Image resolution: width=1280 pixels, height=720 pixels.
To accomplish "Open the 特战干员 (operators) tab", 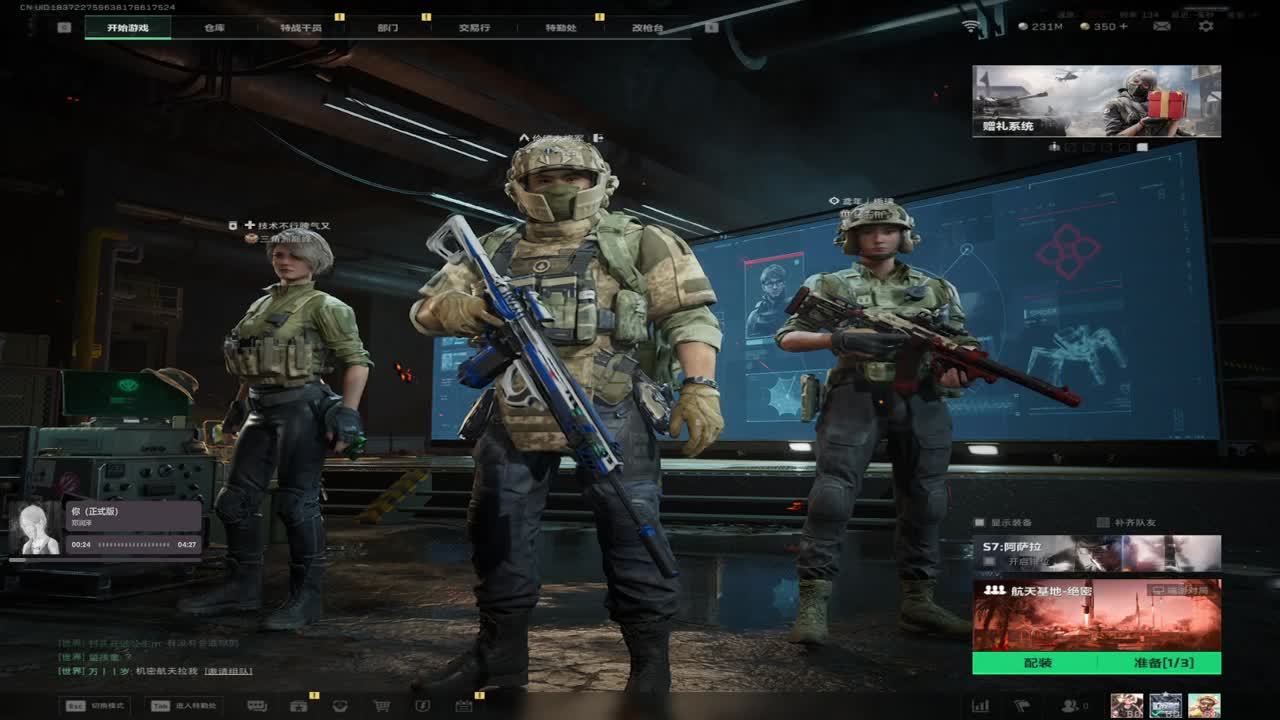I will (x=301, y=28).
